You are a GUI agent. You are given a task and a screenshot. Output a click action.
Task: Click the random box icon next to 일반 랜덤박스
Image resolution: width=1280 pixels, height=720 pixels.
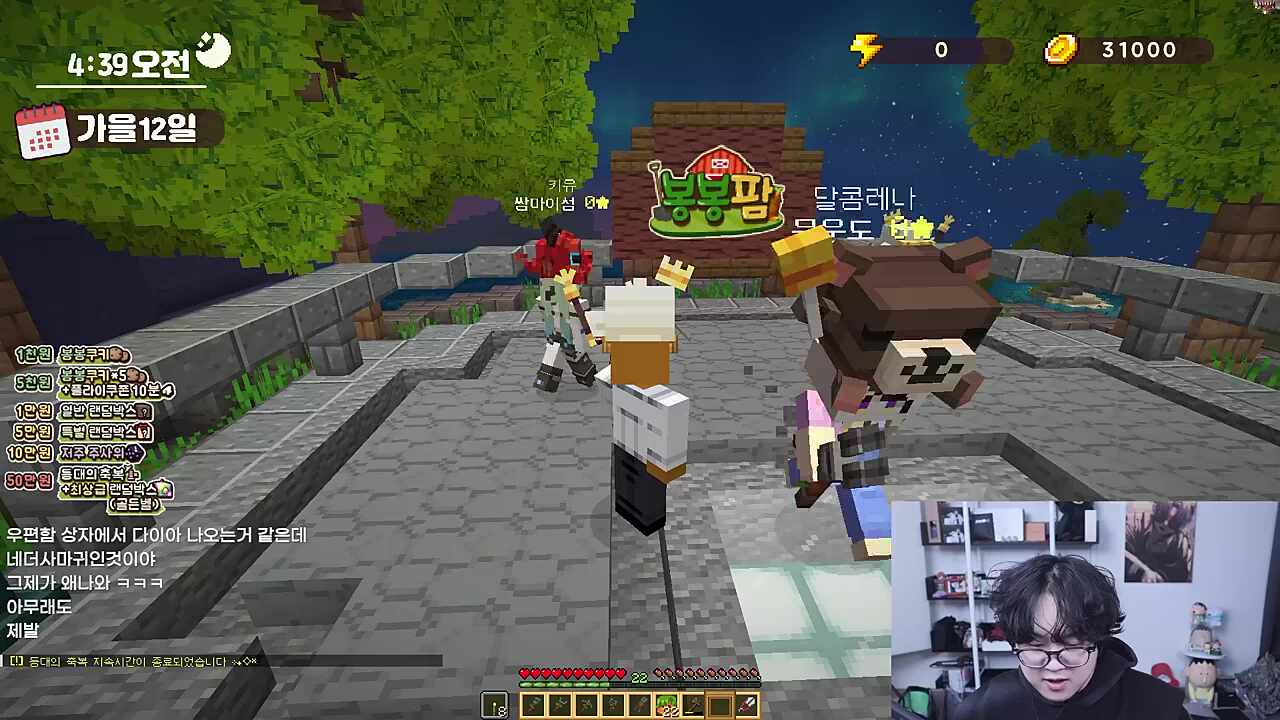tap(142, 411)
